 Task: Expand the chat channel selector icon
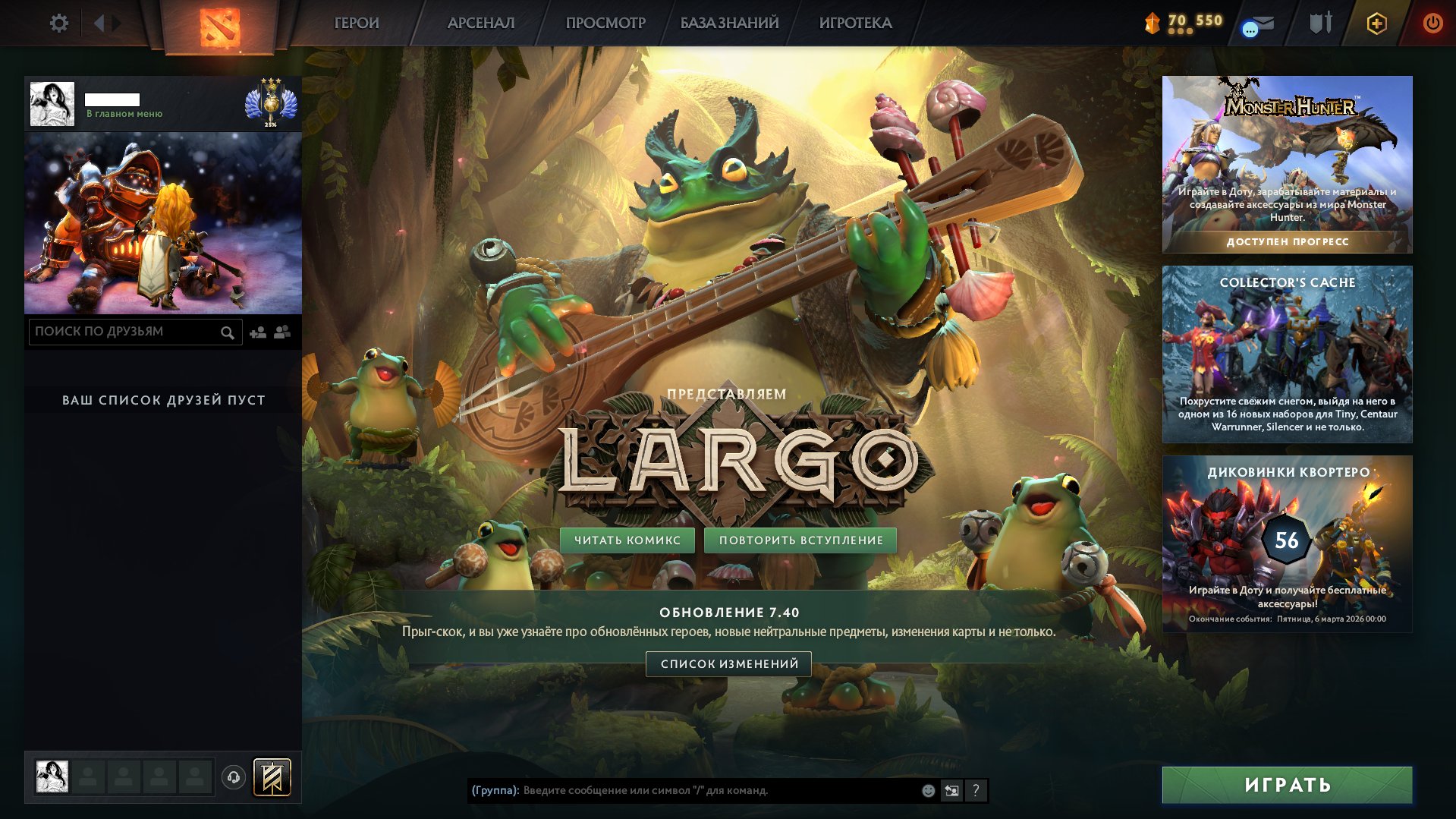[951, 791]
